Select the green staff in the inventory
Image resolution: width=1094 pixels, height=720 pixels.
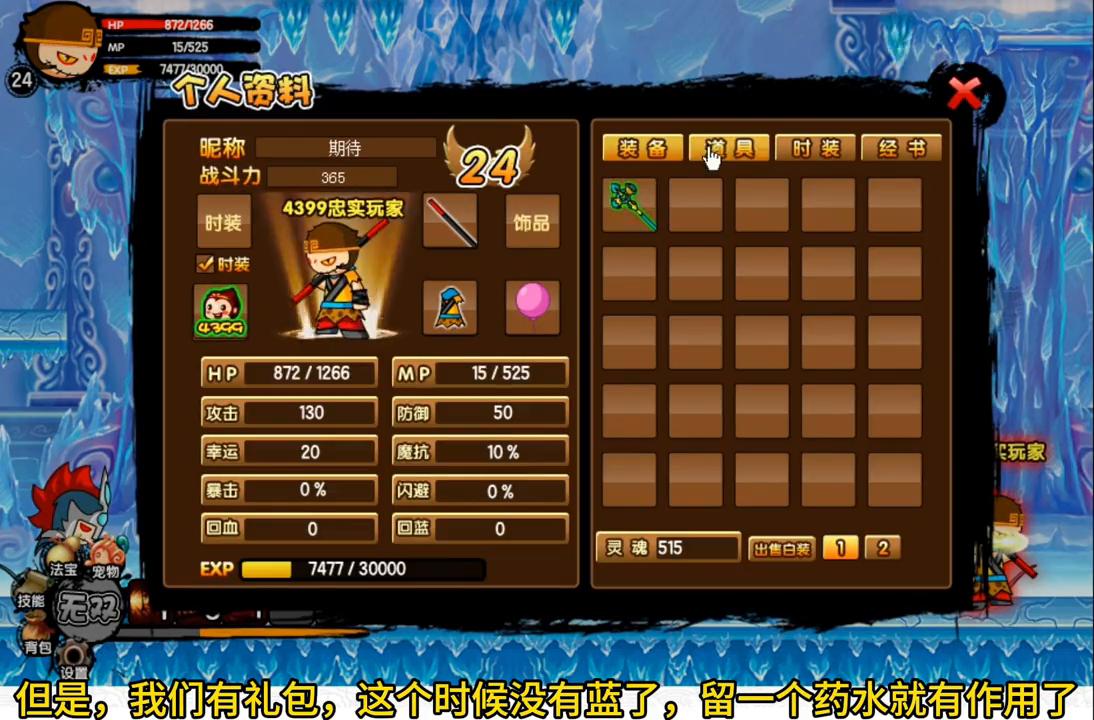(x=630, y=205)
